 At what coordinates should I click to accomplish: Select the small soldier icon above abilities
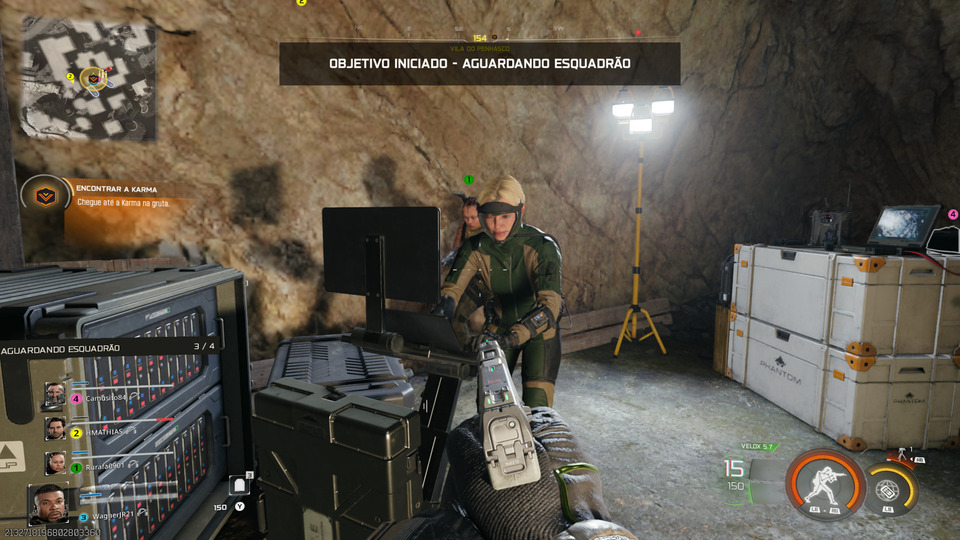[904, 455]
